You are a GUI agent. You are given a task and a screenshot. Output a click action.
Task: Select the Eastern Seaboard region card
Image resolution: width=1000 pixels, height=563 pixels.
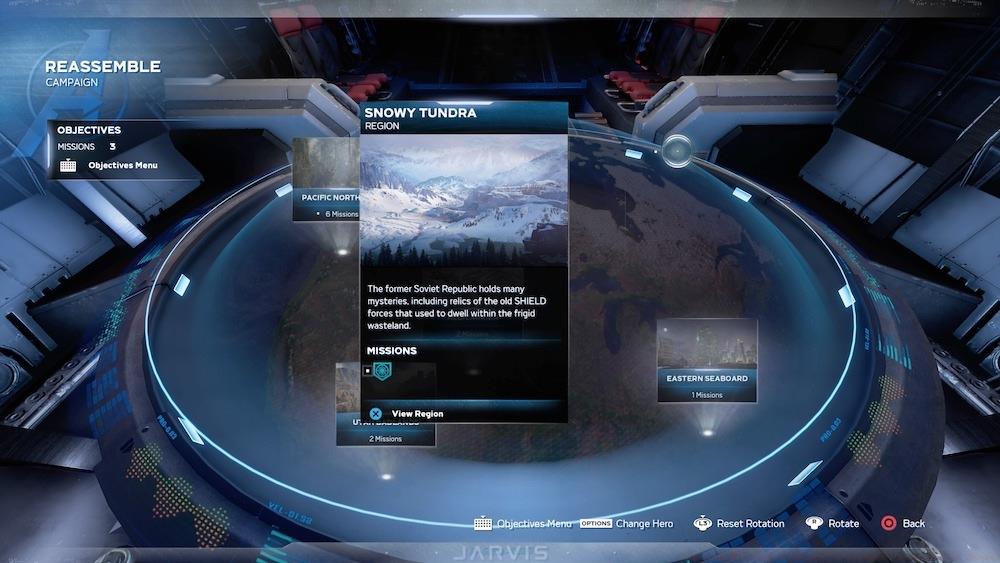coord(707,359)
